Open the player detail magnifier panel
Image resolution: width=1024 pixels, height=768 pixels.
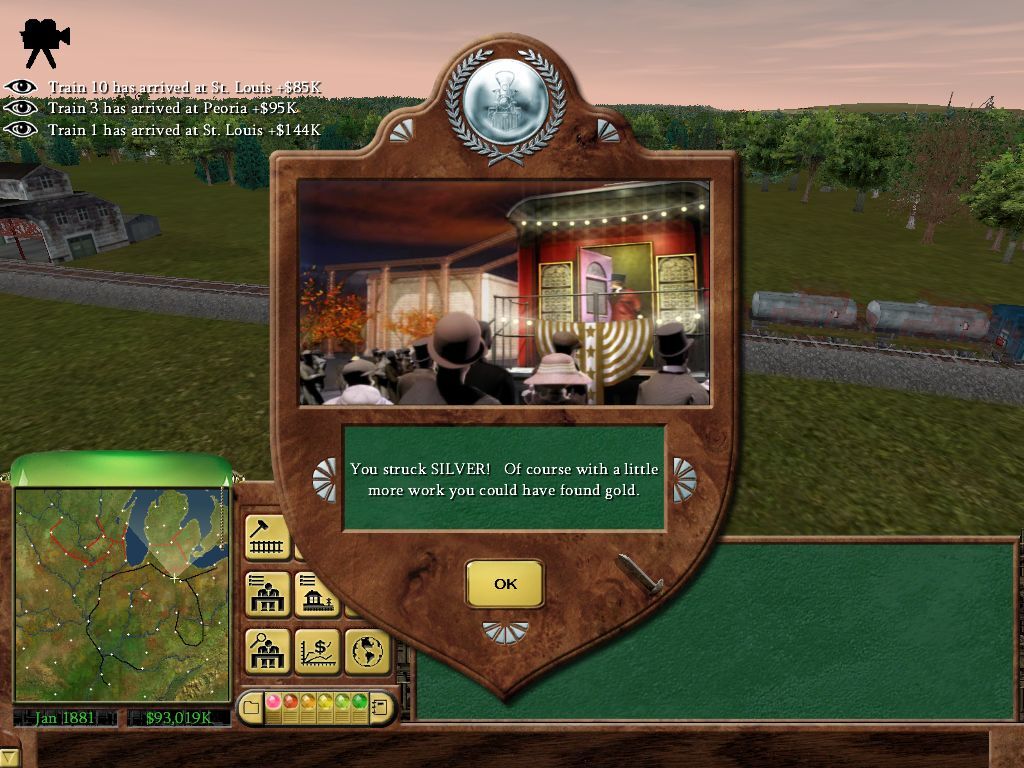(267, 651)
